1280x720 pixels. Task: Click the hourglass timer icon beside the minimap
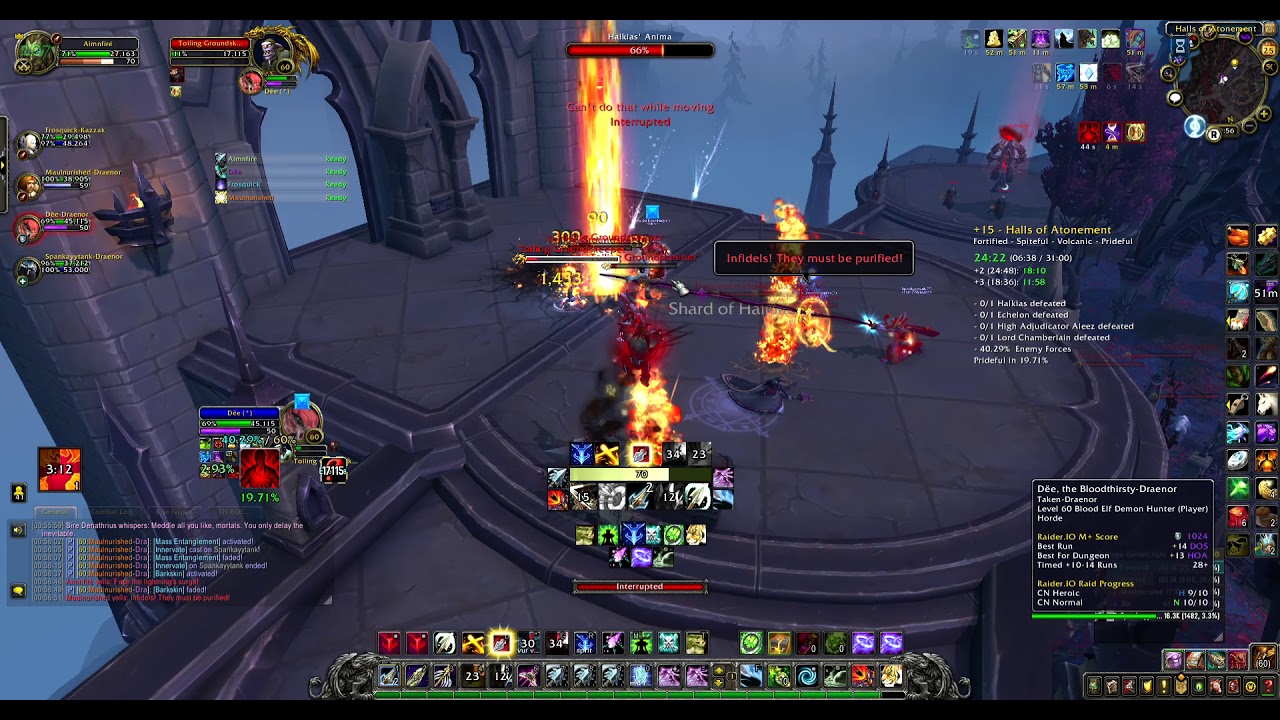[x=1179, y=47]
